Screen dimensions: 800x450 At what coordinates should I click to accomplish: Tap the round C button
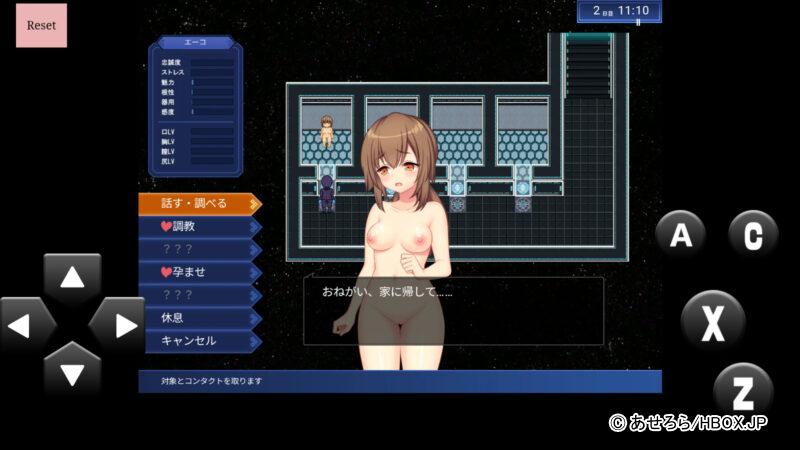pyautogui.click(x=753, y=236)
